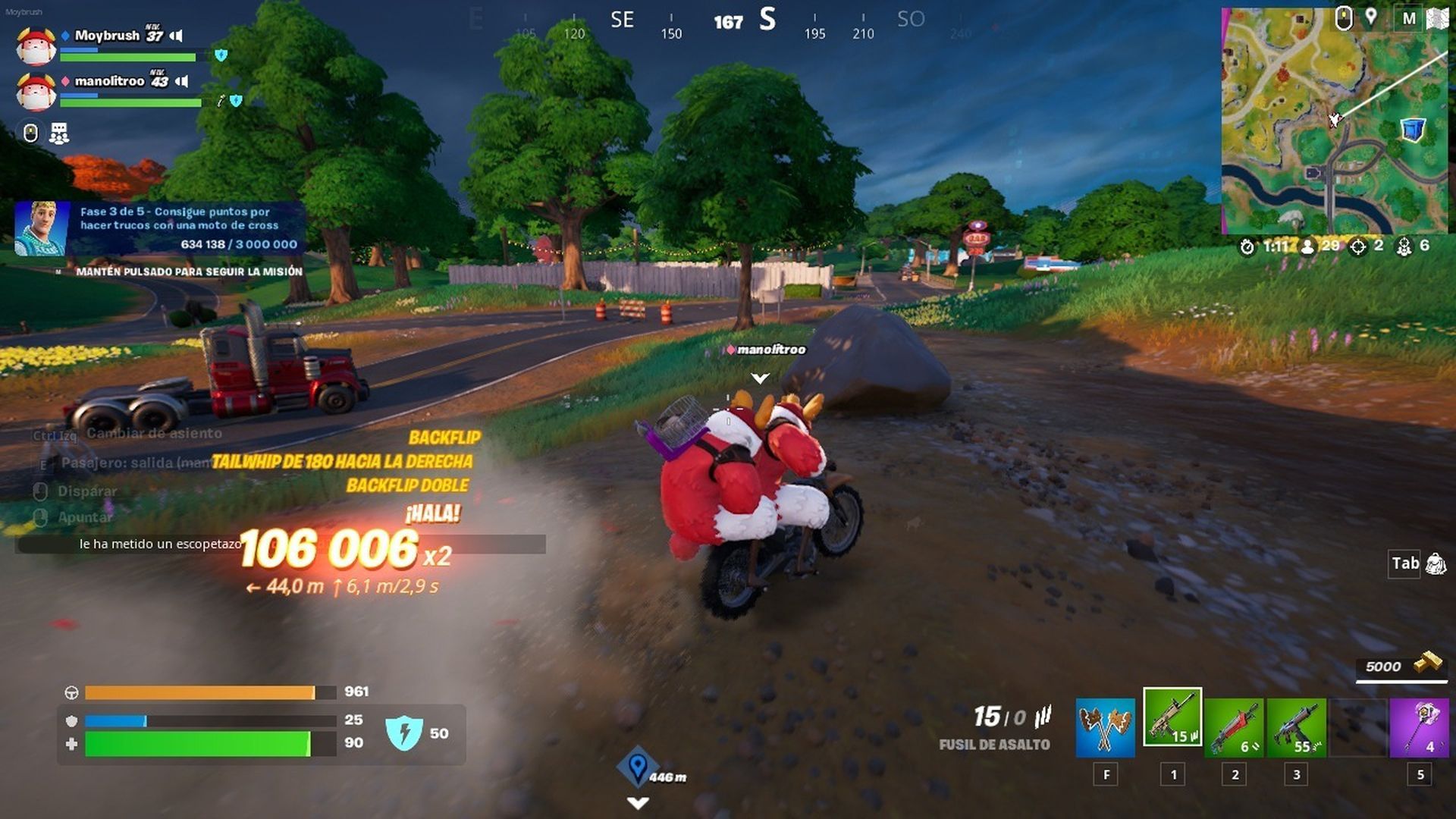Click the social panel icon under the avatars
This screenshot has height=819, width=1456.
click(x=61, y=133)
